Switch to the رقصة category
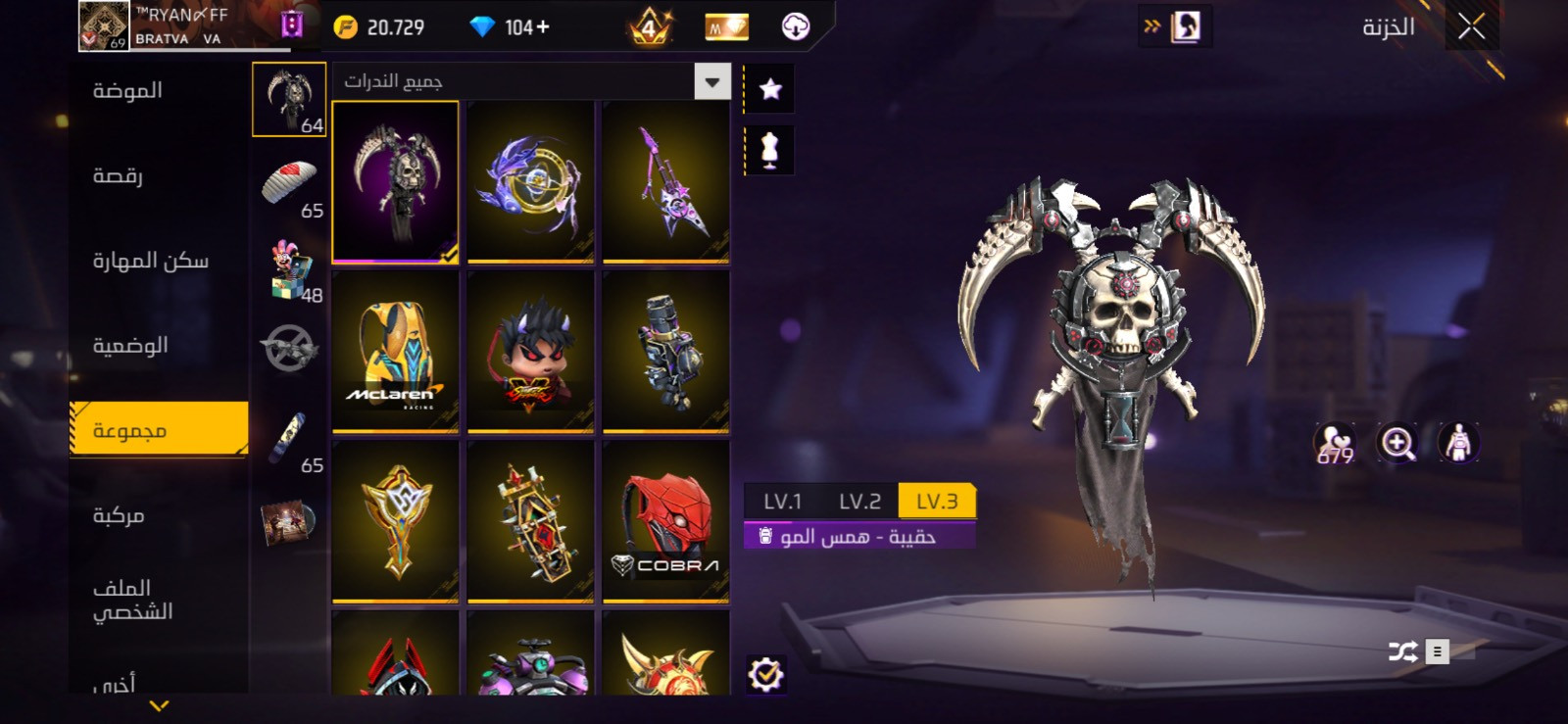This screenshot has height=724, width=1568. (118, 176)
